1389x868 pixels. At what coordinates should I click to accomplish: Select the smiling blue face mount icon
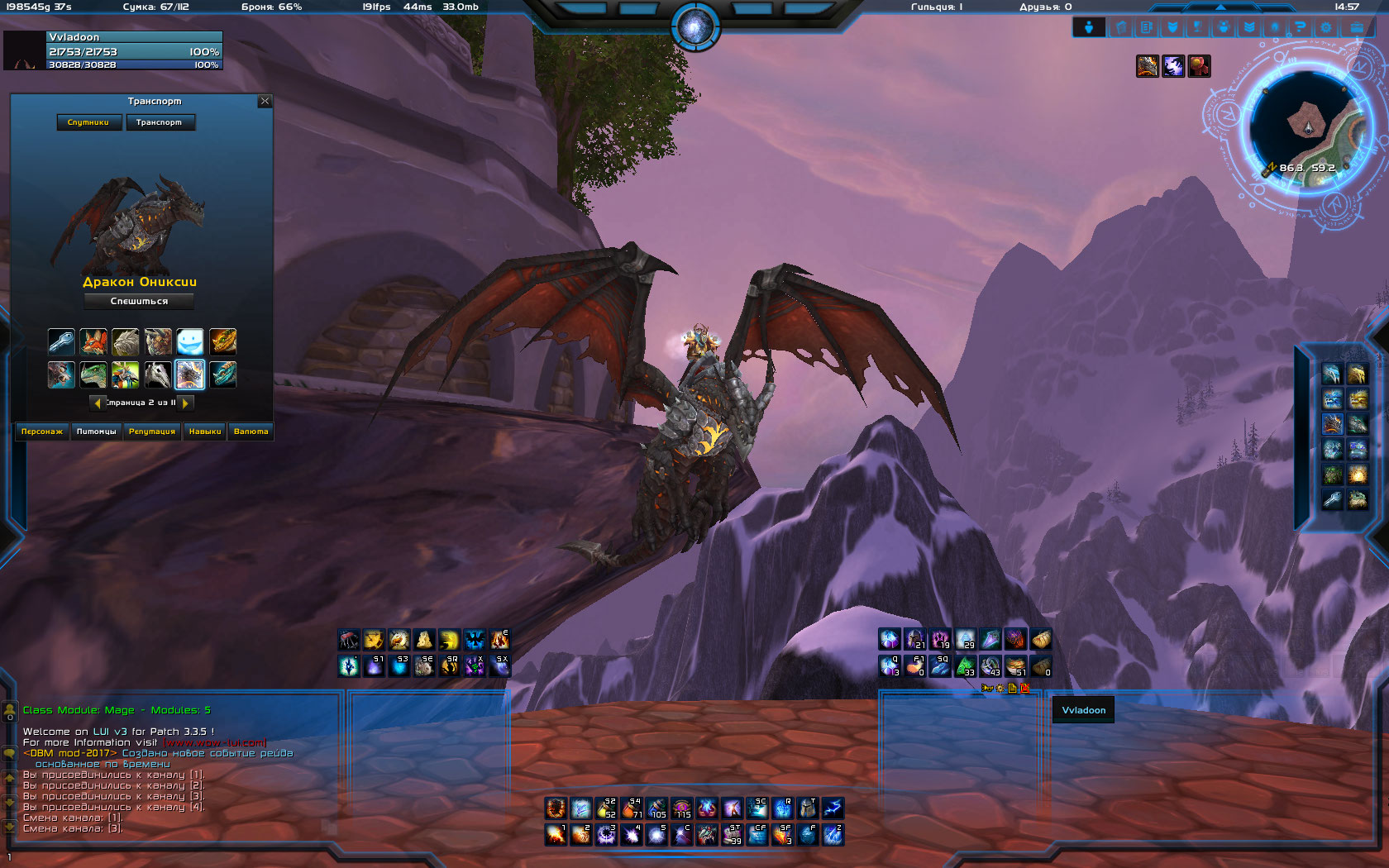tap(190, 341)
